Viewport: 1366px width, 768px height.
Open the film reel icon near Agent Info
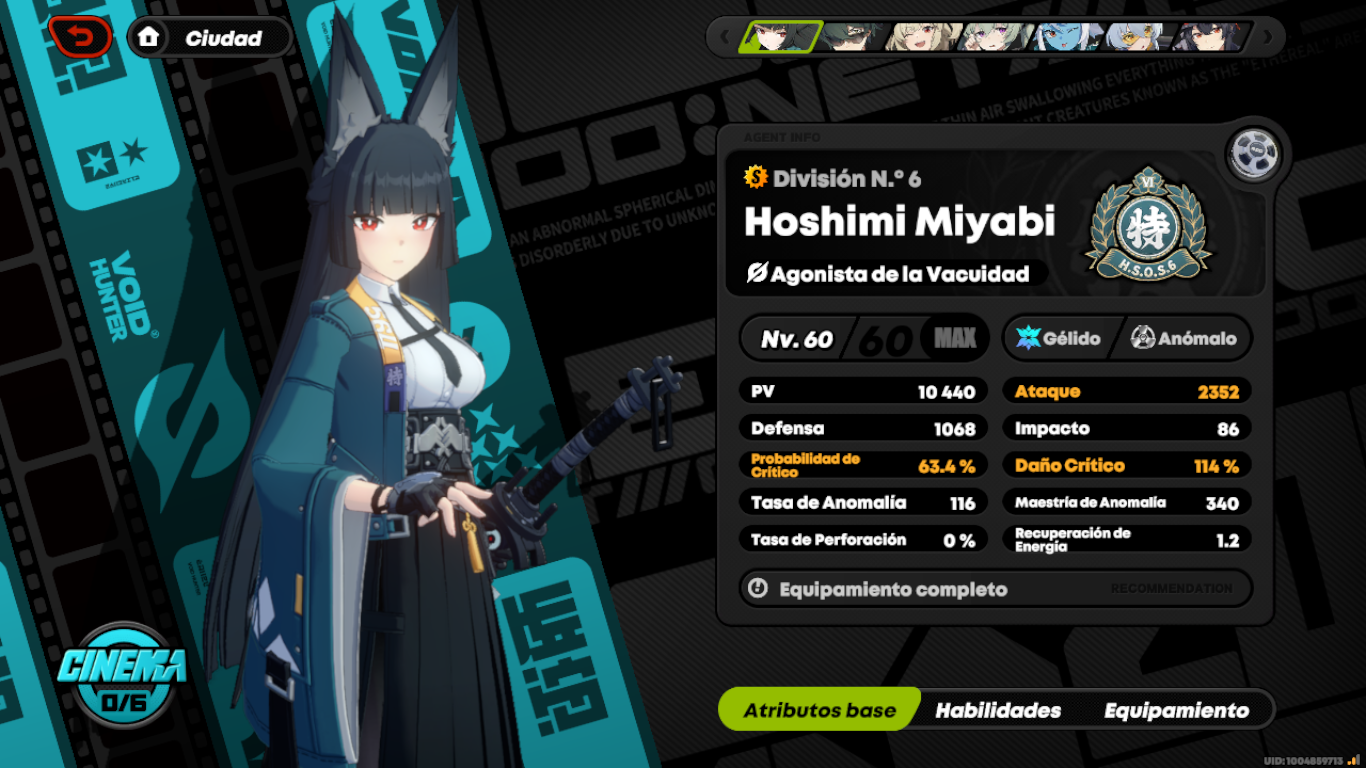click(1253, 155)
